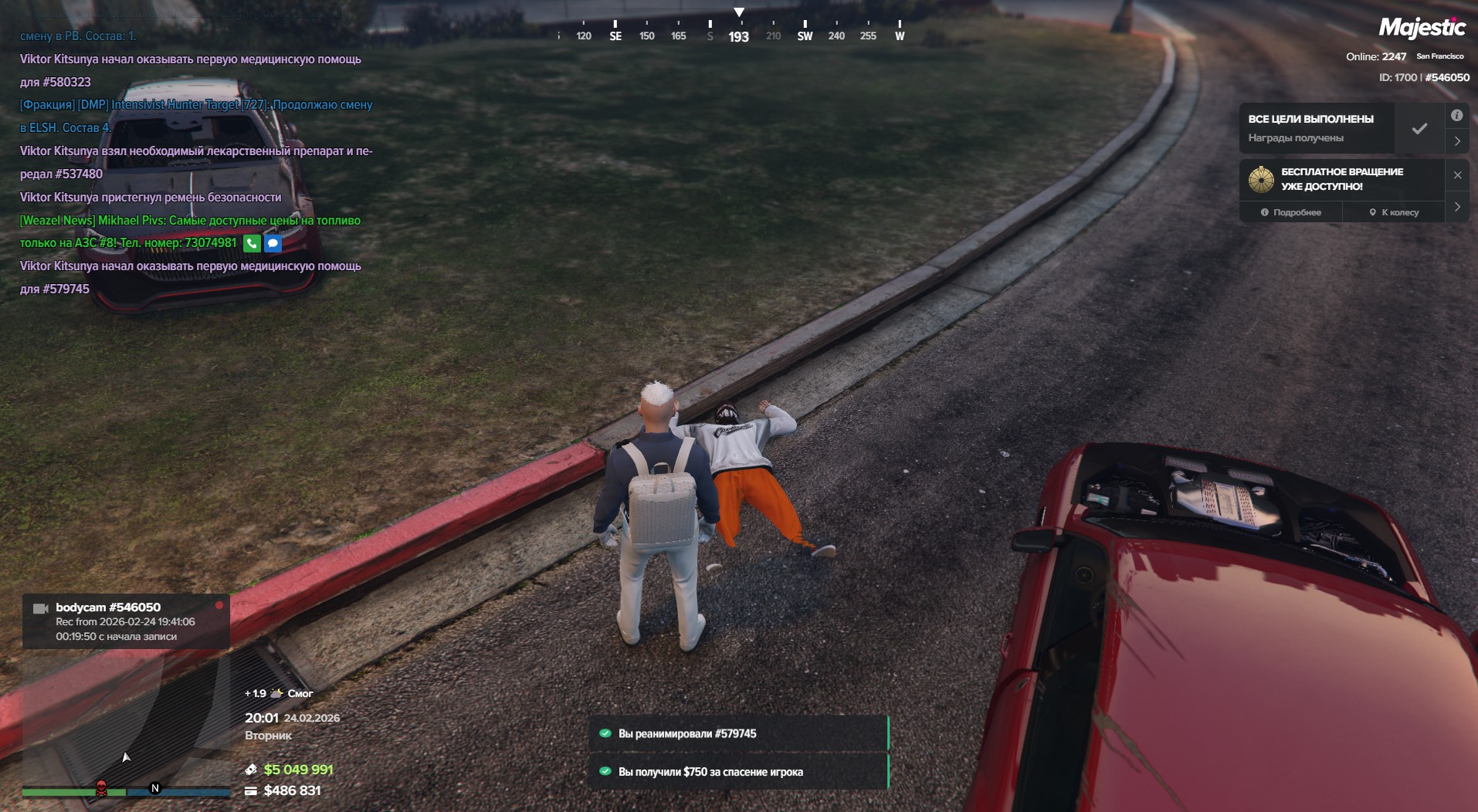Click the '$750 за спасение игрока' reward notification
The image size is (1478, 812).
tap(739, 772)
